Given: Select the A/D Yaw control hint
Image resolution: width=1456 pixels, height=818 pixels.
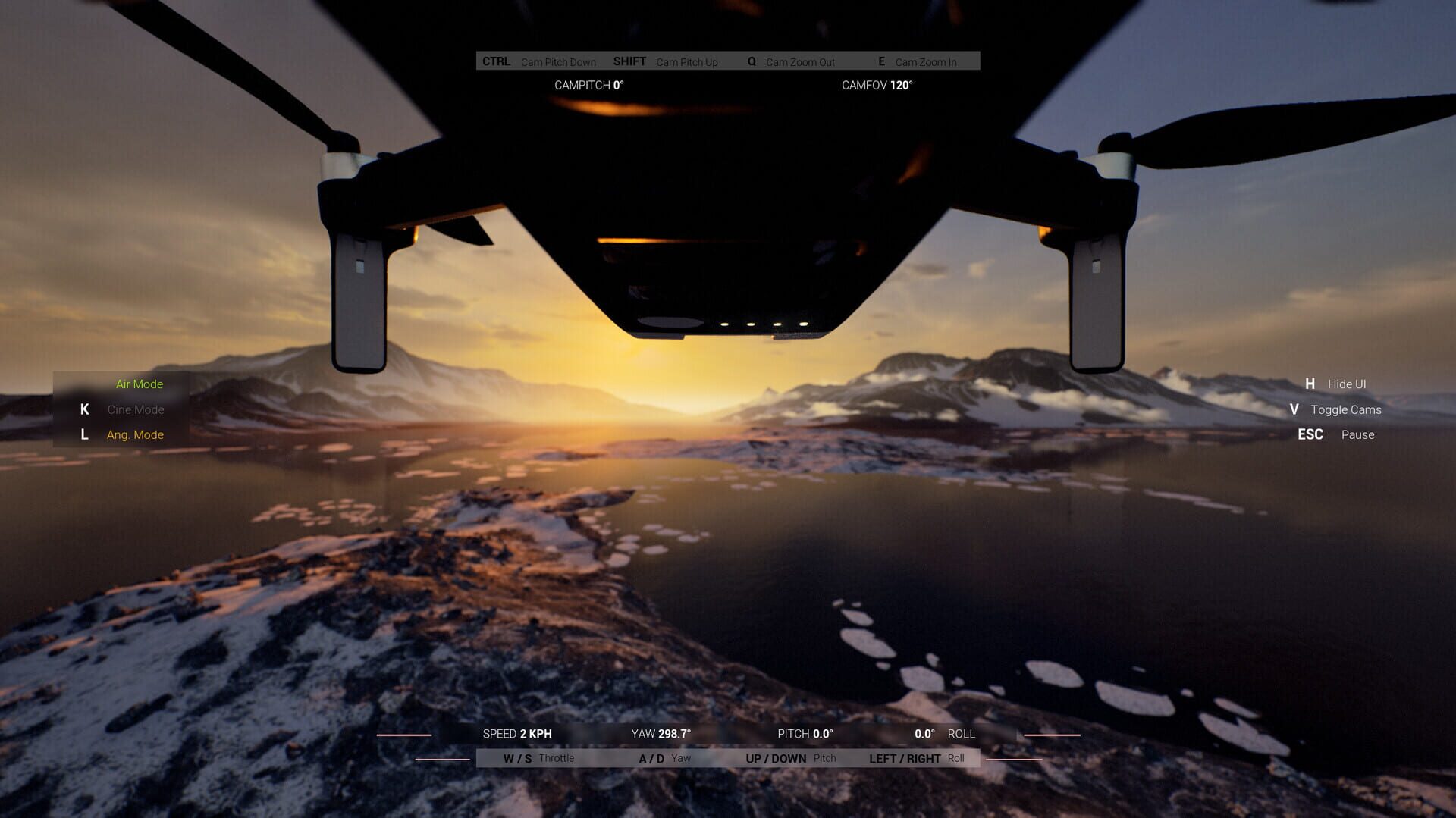Looking at the screenshot, I should 666,757.
